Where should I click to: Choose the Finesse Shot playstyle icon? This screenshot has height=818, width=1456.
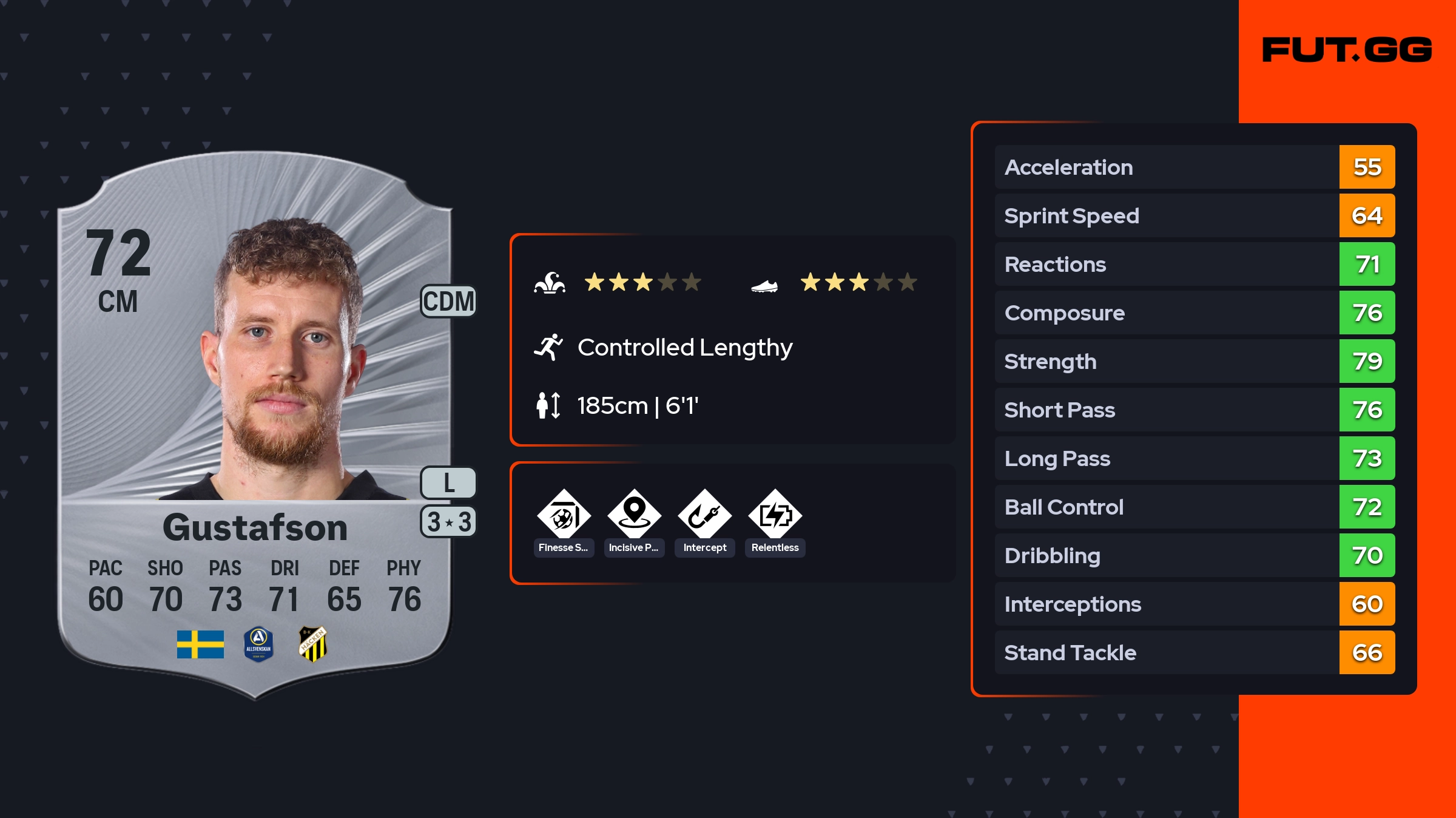[564, 516]
